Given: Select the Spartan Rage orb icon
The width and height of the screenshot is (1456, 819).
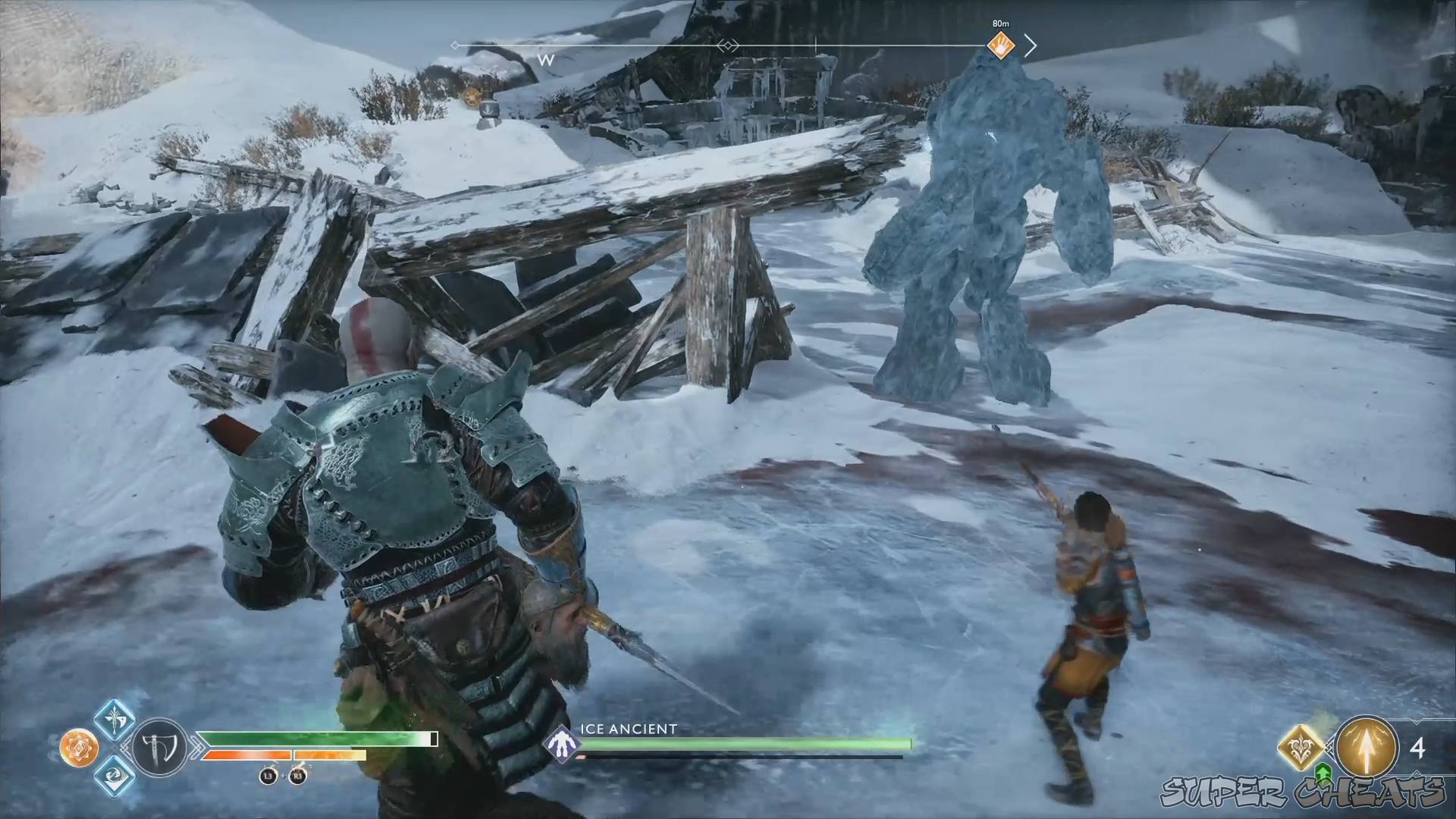Looking at the screenshot, I should pos(80,748).
